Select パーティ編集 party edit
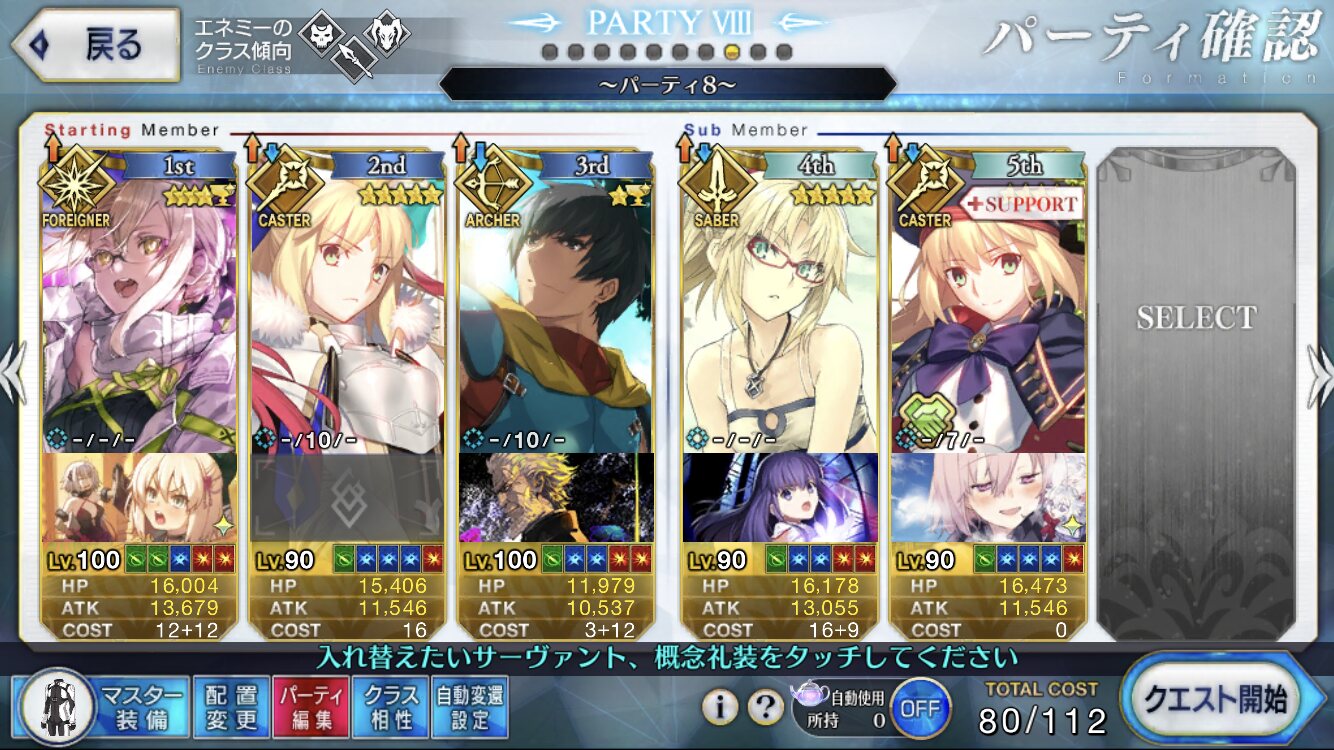This screenshot has height=750, width=1334. click(x=310, y=707)
